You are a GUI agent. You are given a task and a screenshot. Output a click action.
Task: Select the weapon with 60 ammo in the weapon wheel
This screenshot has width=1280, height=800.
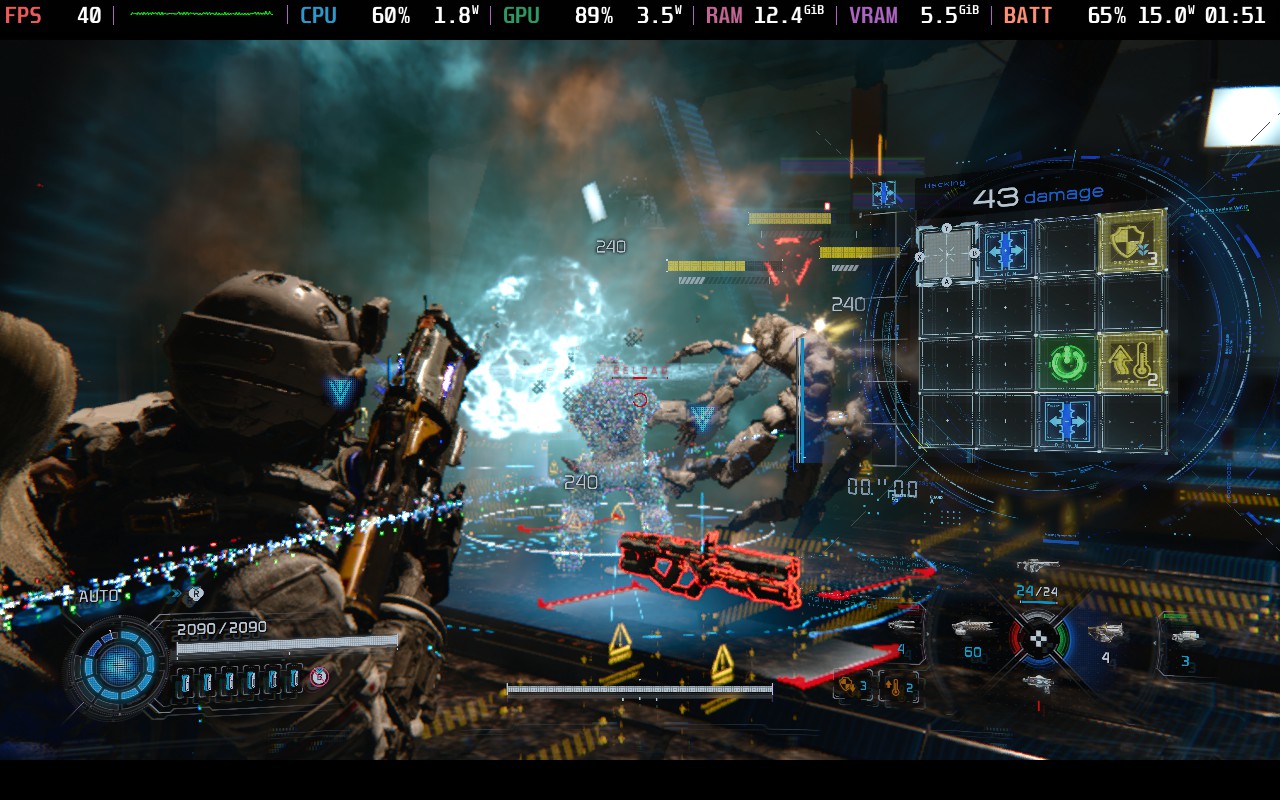pos(972,631)
